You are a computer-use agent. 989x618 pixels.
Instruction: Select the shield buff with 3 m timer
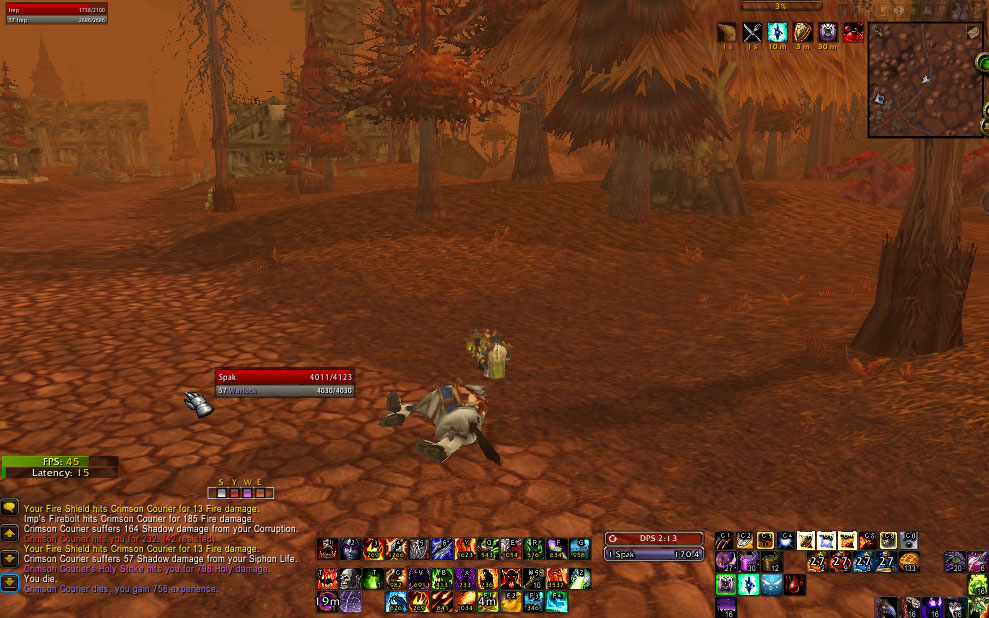point(803,33)
